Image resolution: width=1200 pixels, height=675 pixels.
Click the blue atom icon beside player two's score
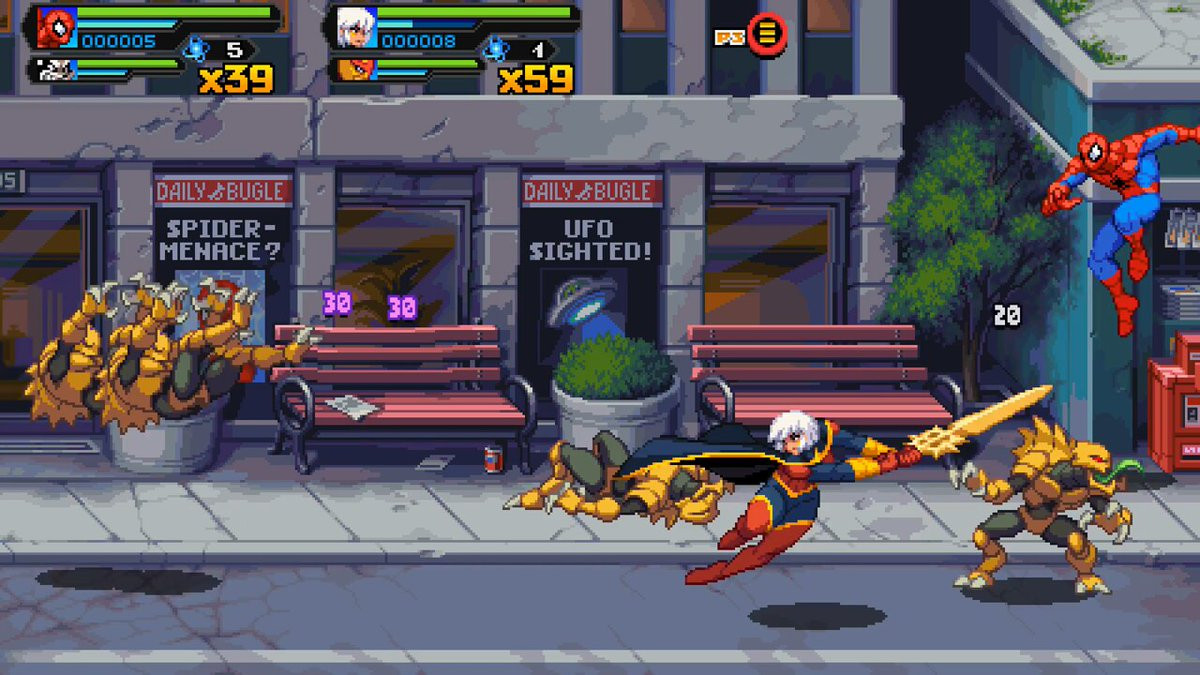pyautogui.click(x=495, y=47)
